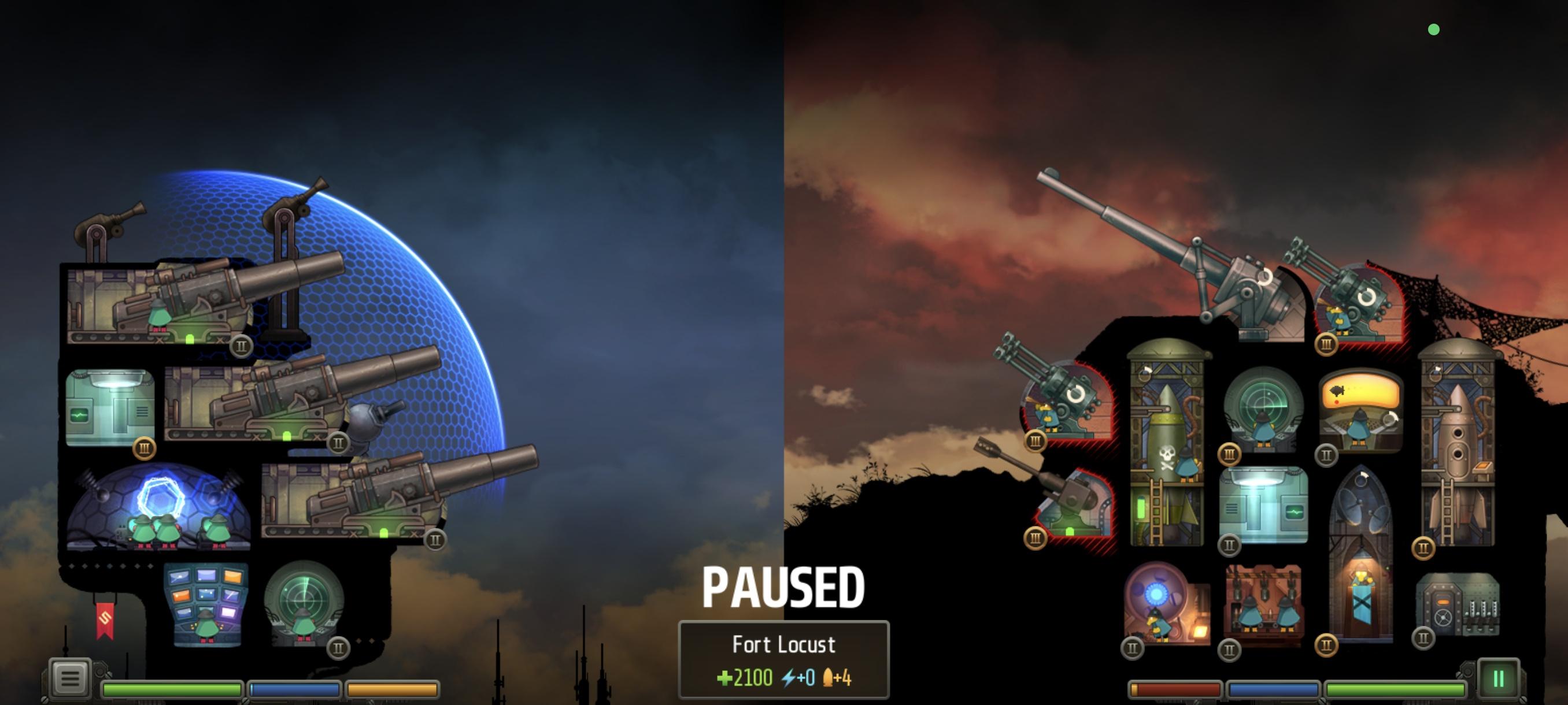This screenshot has height=705, width=1568.
Task: Target the yellow fish-gauge room
Action: coord(1361,409)
